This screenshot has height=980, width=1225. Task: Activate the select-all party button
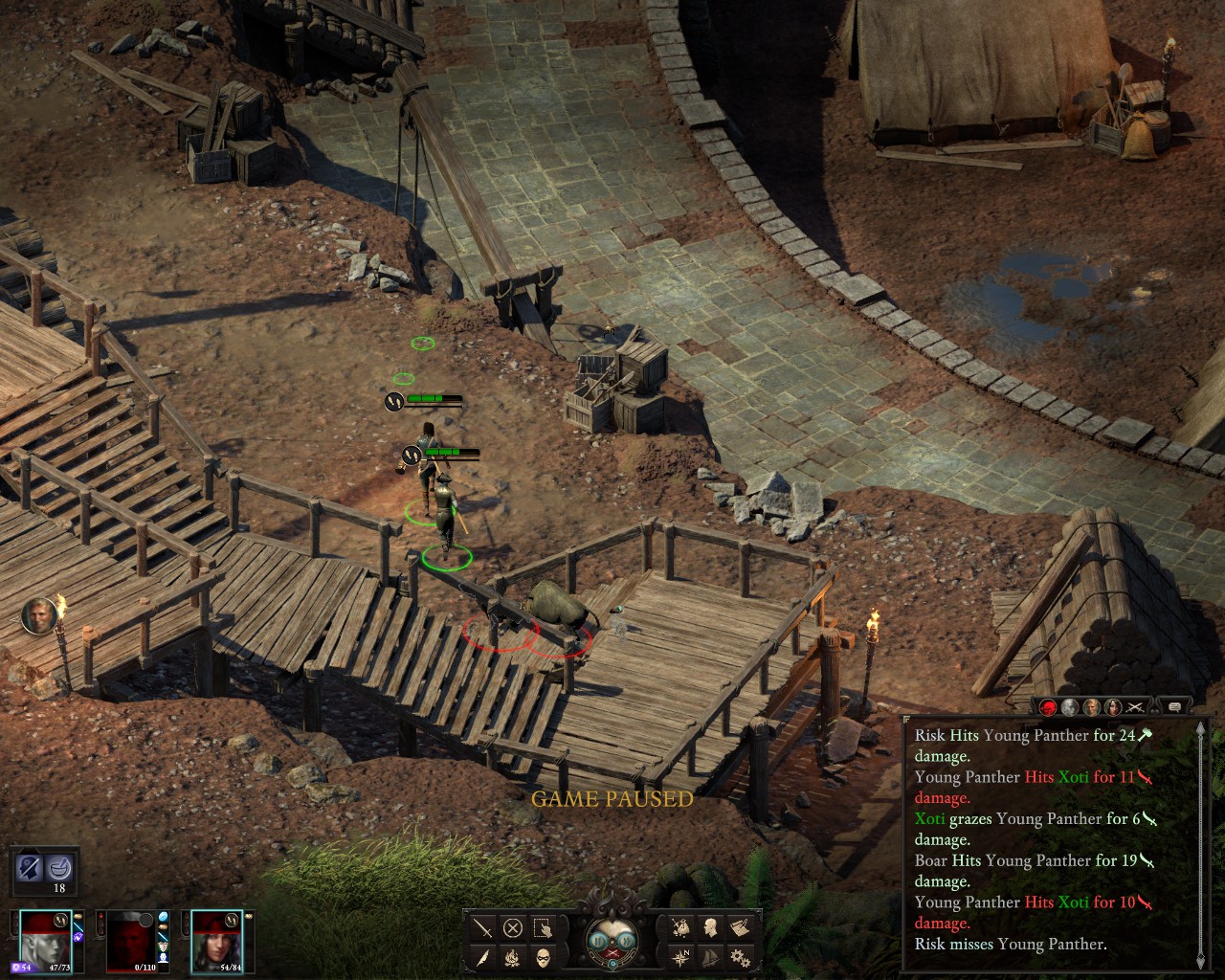point(543,927)
